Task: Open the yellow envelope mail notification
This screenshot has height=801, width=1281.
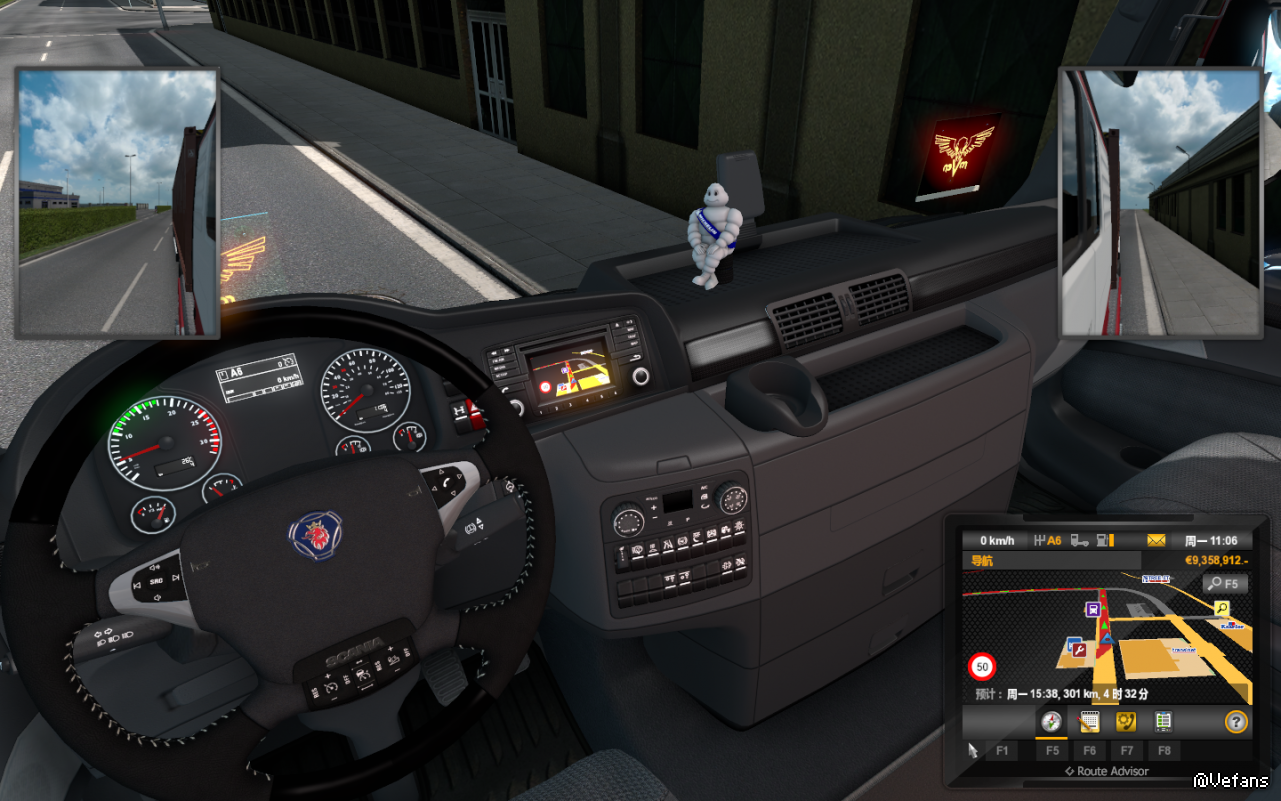Action: coord(1156,541)
